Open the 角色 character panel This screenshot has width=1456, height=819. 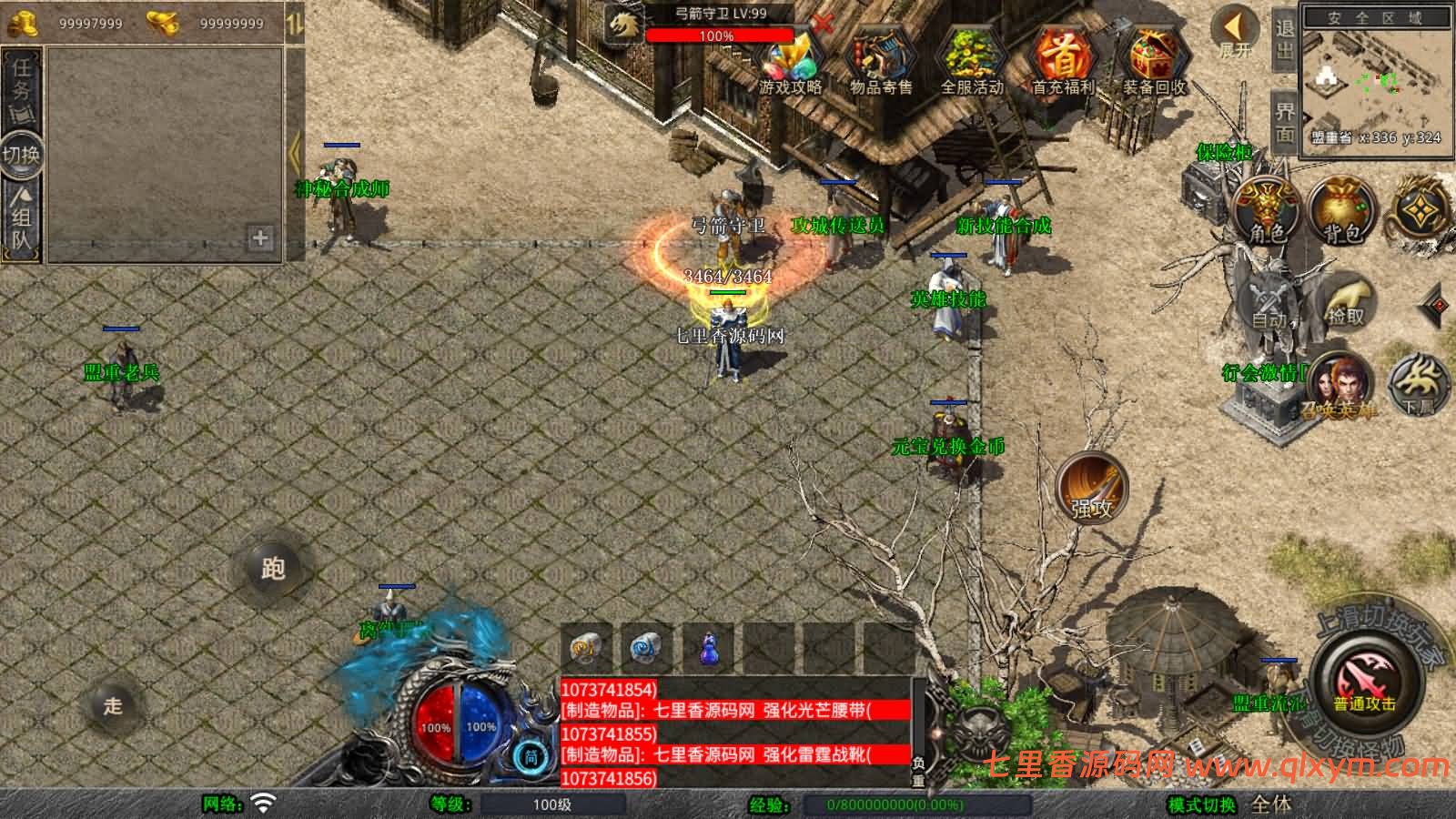click(x=1267, y=211)
